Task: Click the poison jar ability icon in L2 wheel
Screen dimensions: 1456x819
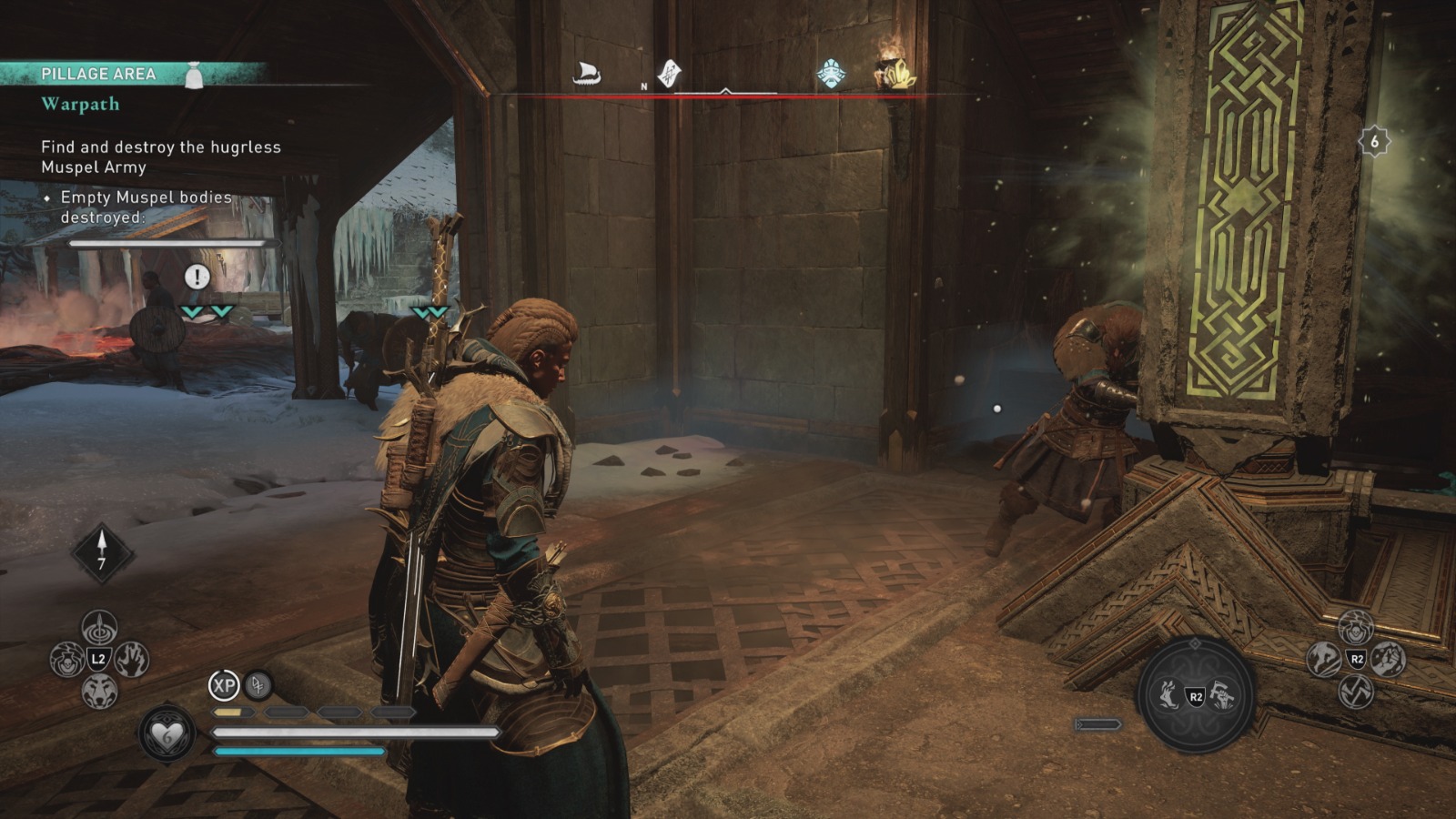Action: click(67, 661)
